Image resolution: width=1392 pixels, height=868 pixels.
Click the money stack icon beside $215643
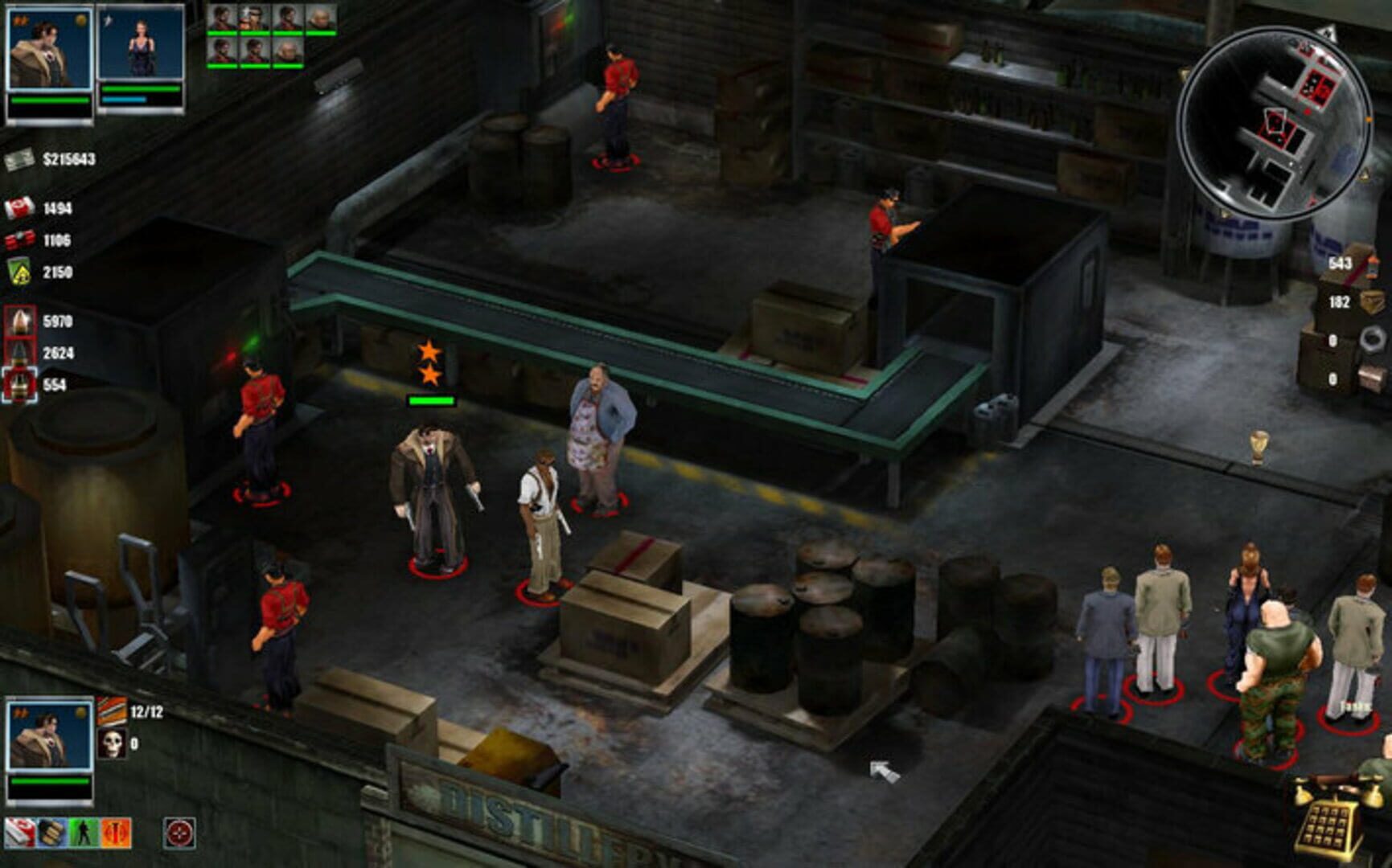(20, 160)
